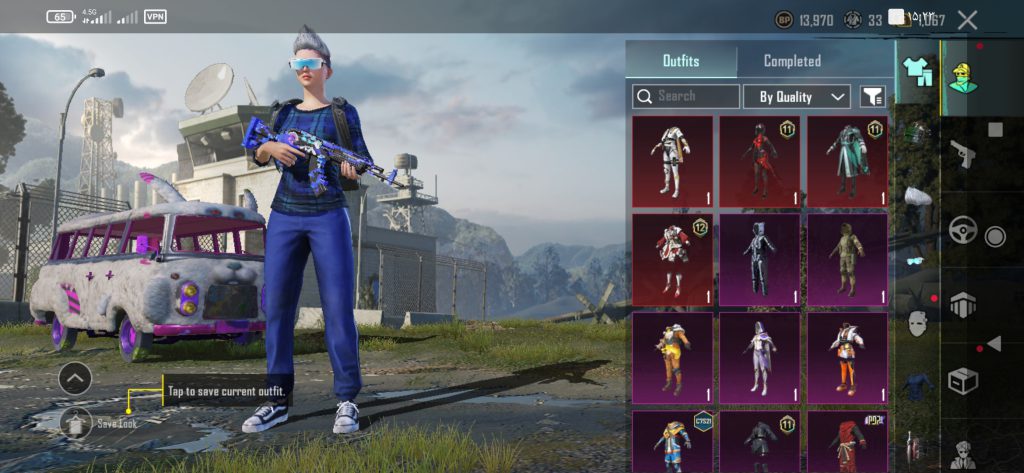The width and height of the screenshot is (1024, 473).
Task: Choose the teal long coat outfit
Action: (847, 161)
